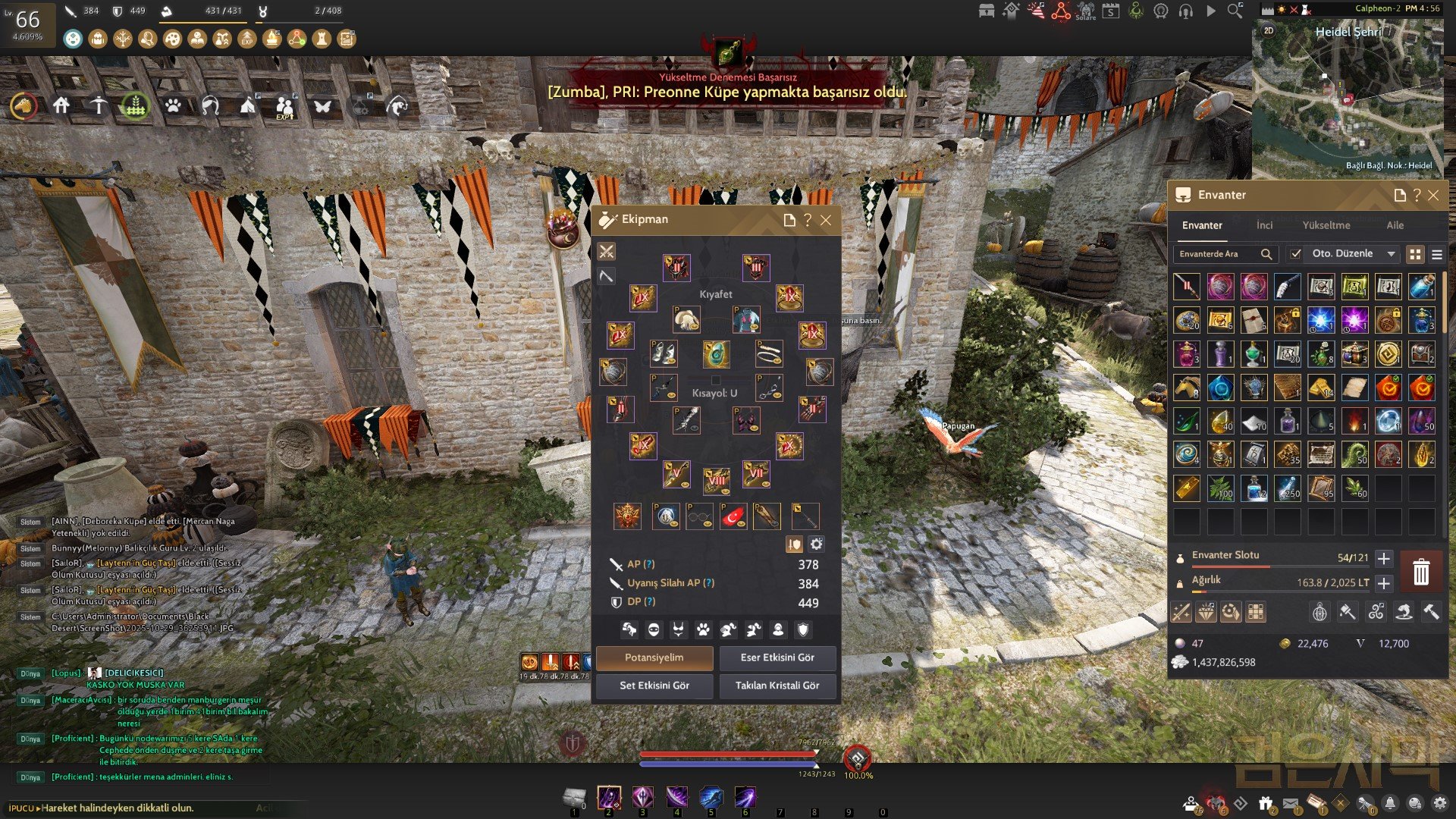
Task: Show Set Etkisini Gör details
Action: (654, 686)
